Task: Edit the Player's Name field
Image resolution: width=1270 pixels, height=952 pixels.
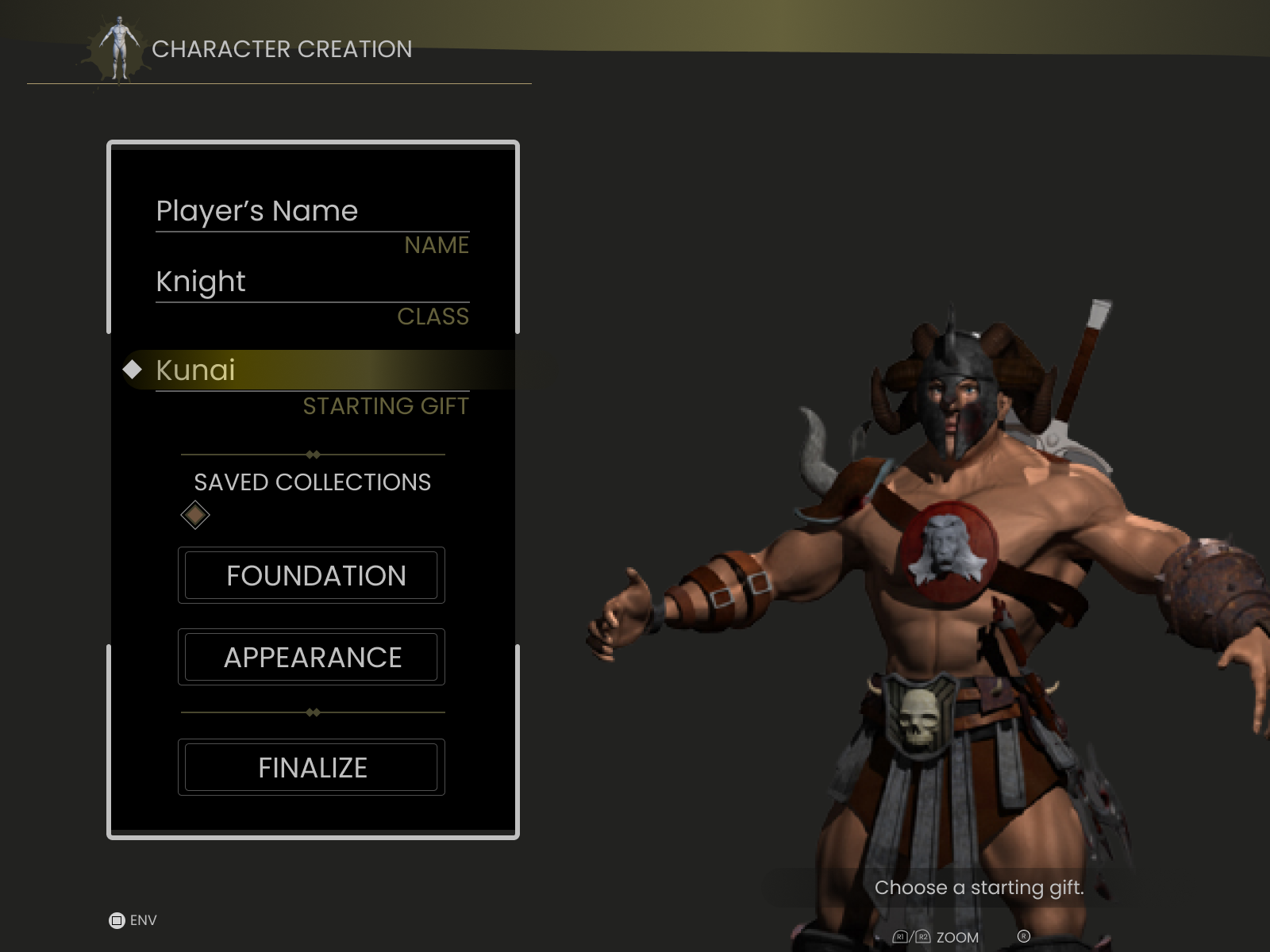Action: pos(312,212)
